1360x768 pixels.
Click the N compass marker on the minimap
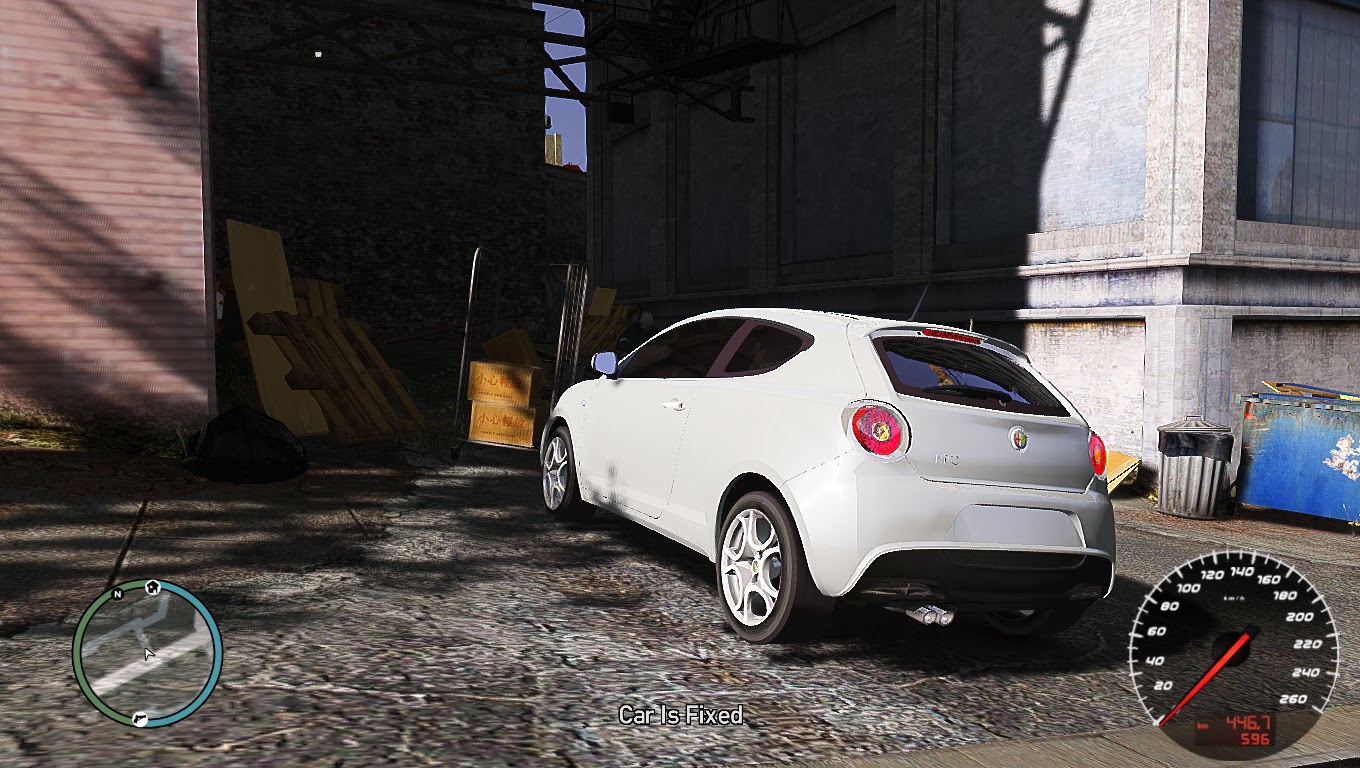[x=117, y=595]
